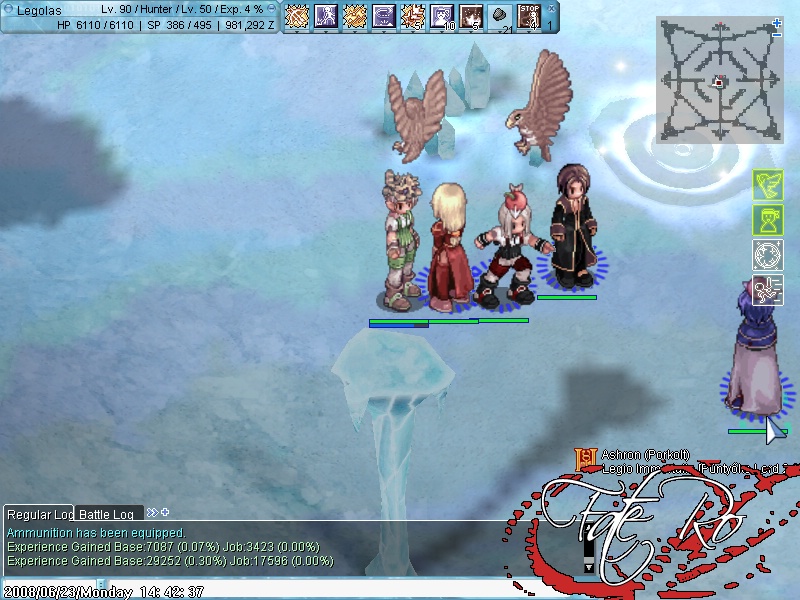
Task: Click on the dungeon minimap
Action: point(719,80)
